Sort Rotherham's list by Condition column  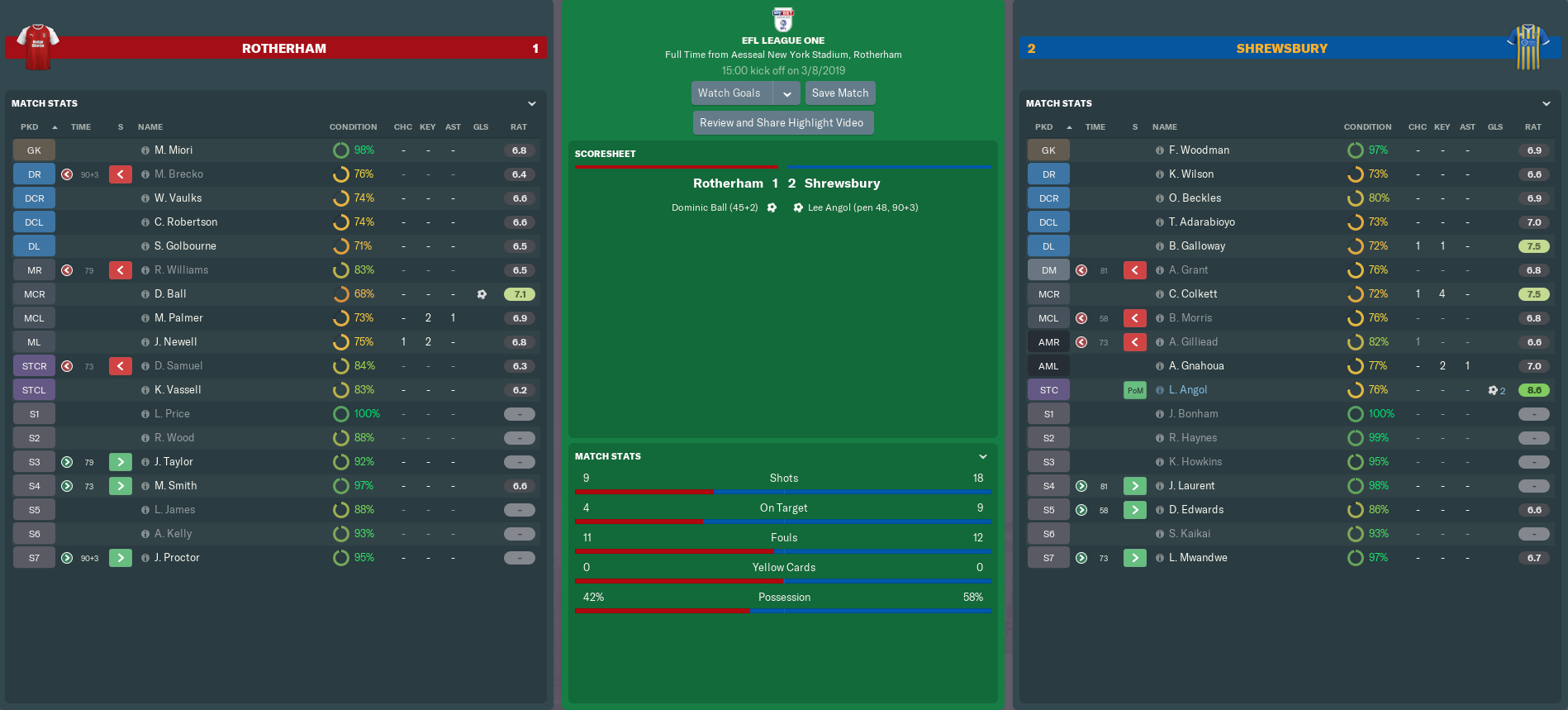pos(353,127)
